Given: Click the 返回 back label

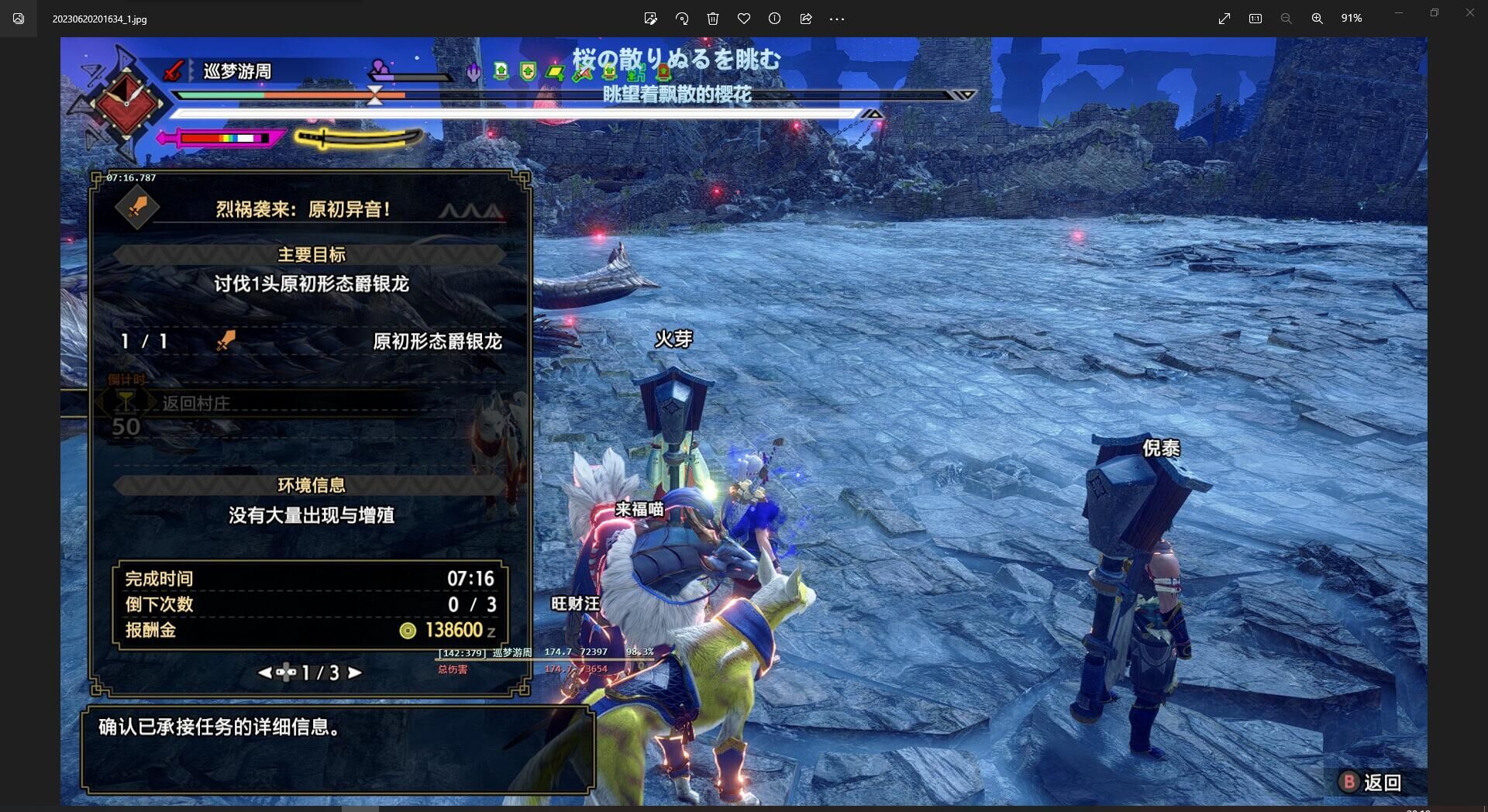Looking at the screenshot, I should point(1382,783).
